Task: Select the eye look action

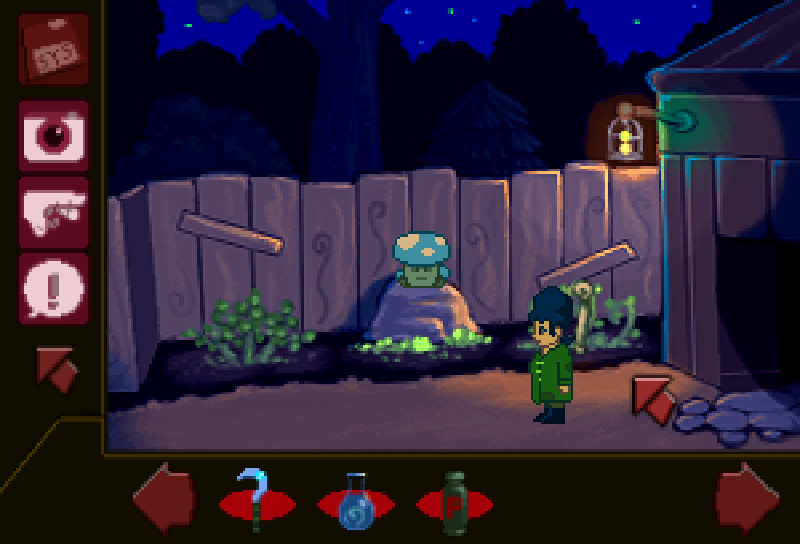Action: click(53, 135)
